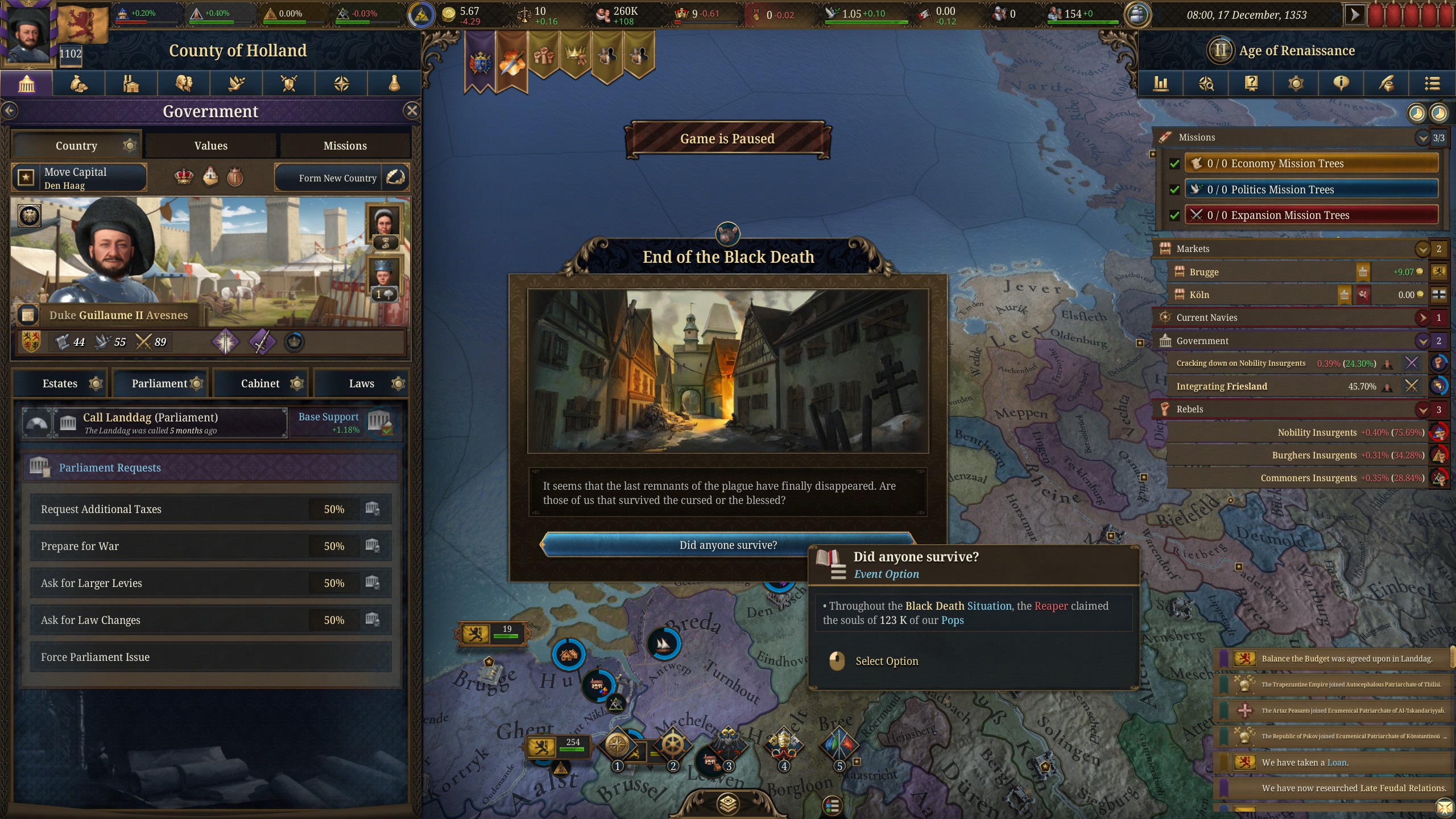Select the map search compass icon
Screen dimensions: 1456x819
coord(1207,84)
